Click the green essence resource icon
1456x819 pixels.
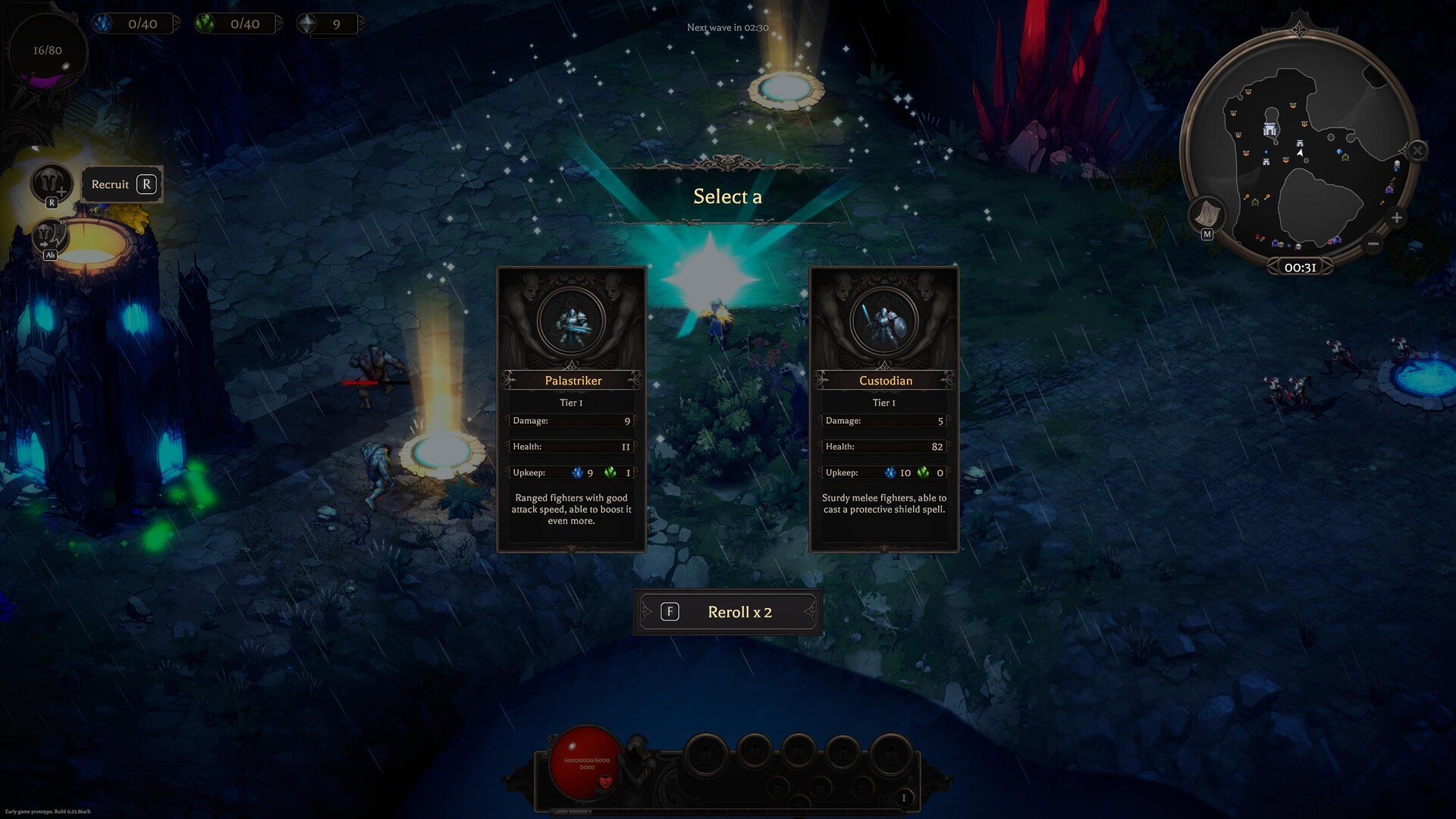tap(205, 24)
